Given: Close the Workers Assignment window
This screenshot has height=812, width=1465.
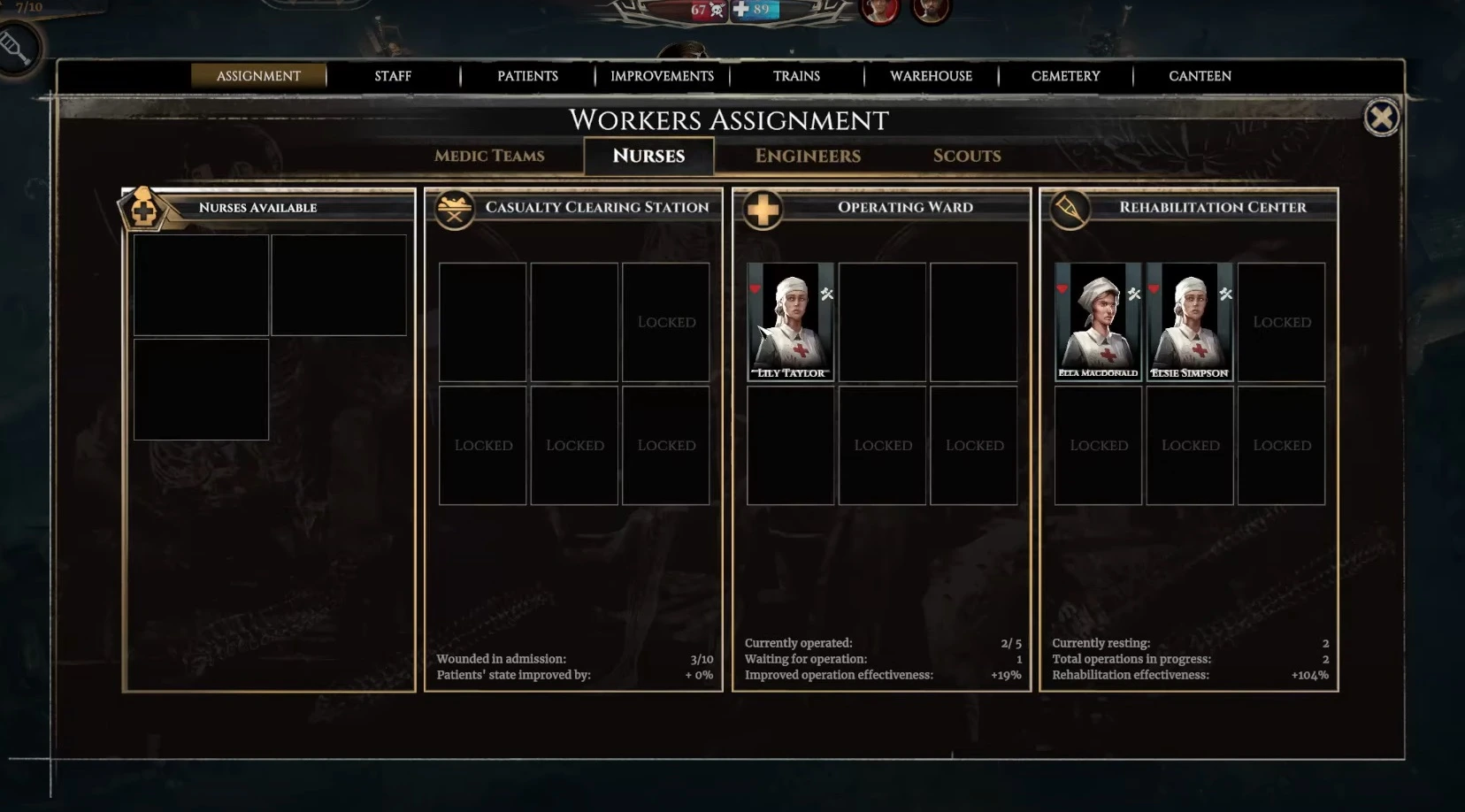Looking at the screenshot, I should point(1383,117).
